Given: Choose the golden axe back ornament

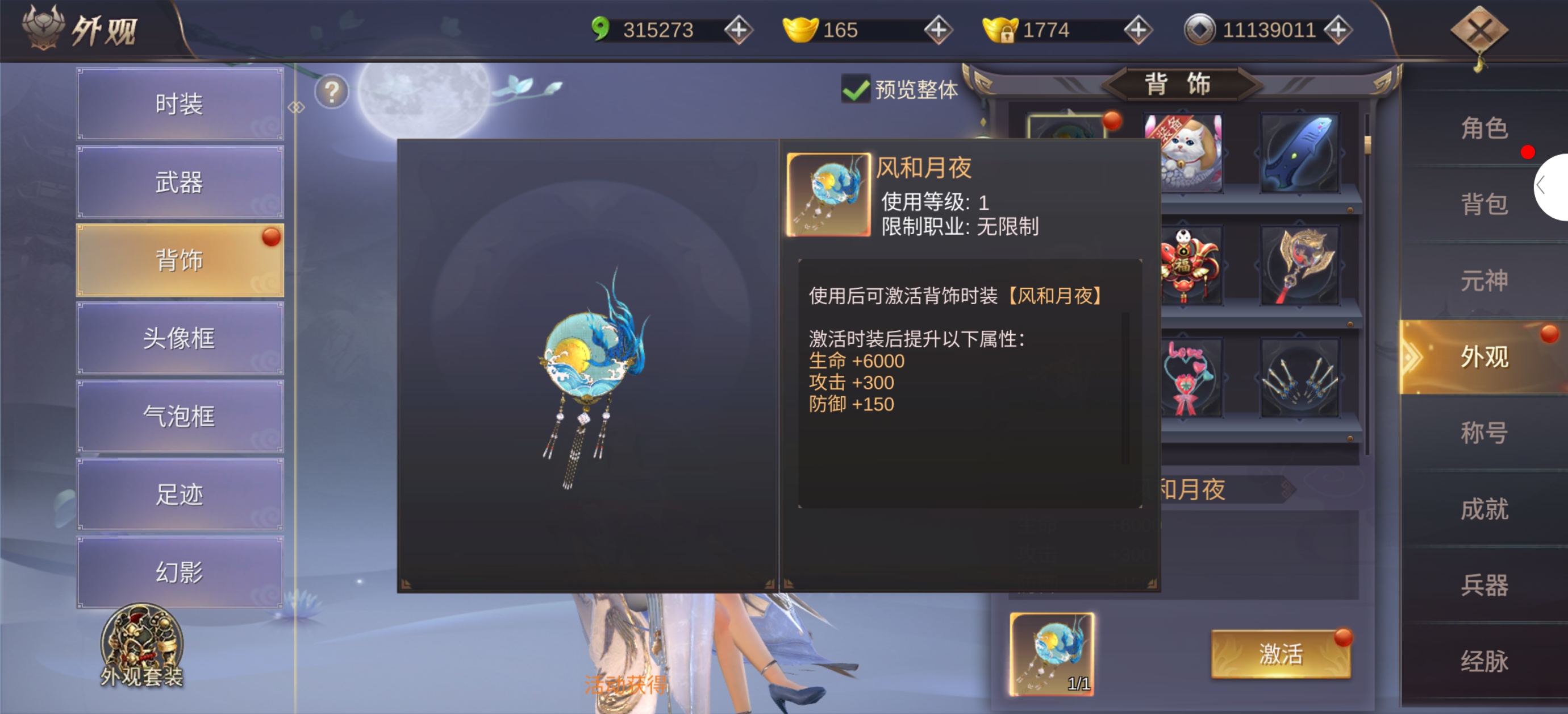Looking at the screenshot, I should pos(1300,265).
